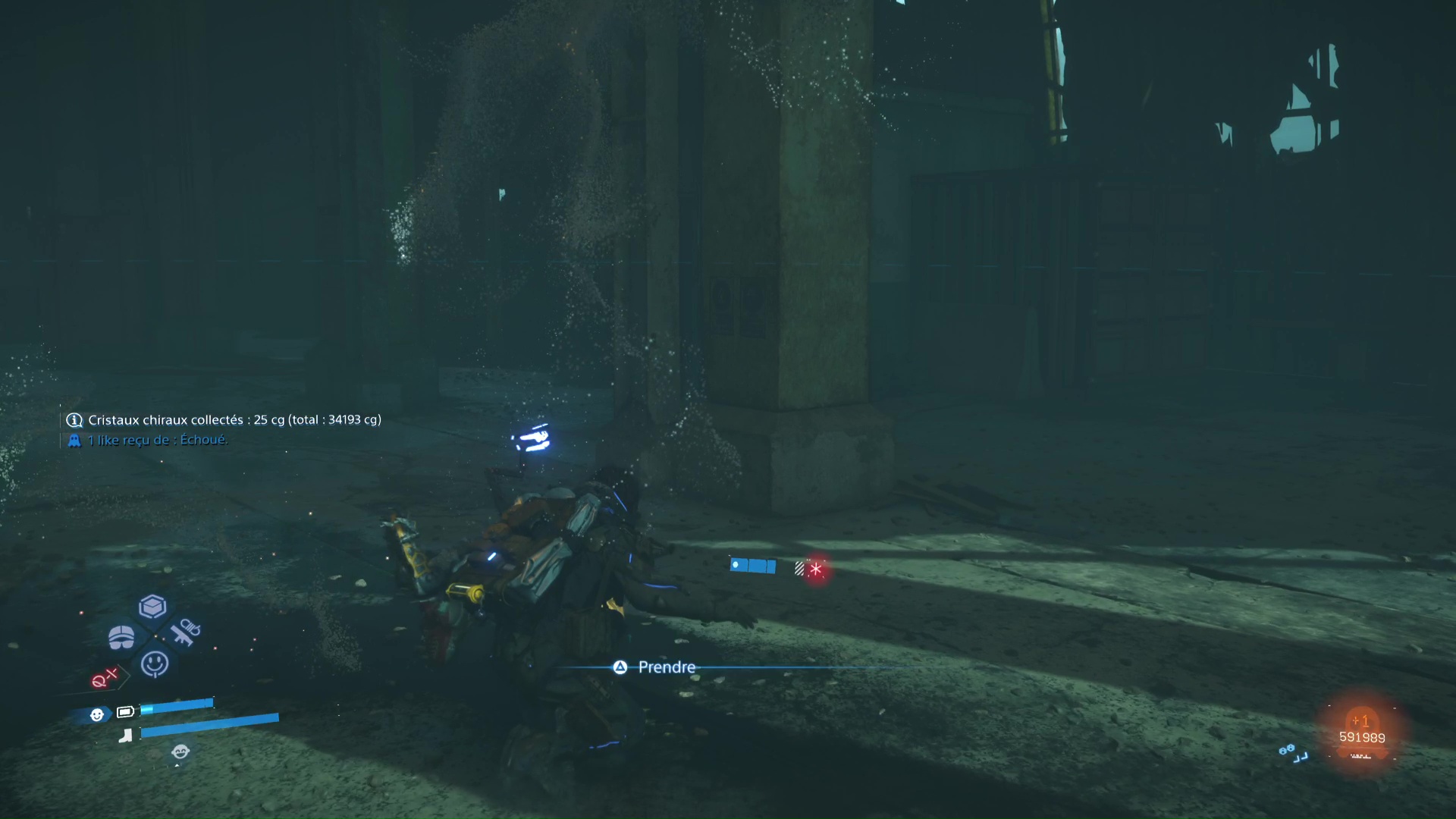
Task: Select the cap and glasses equipment icon
Action: [x=121, y=638]
